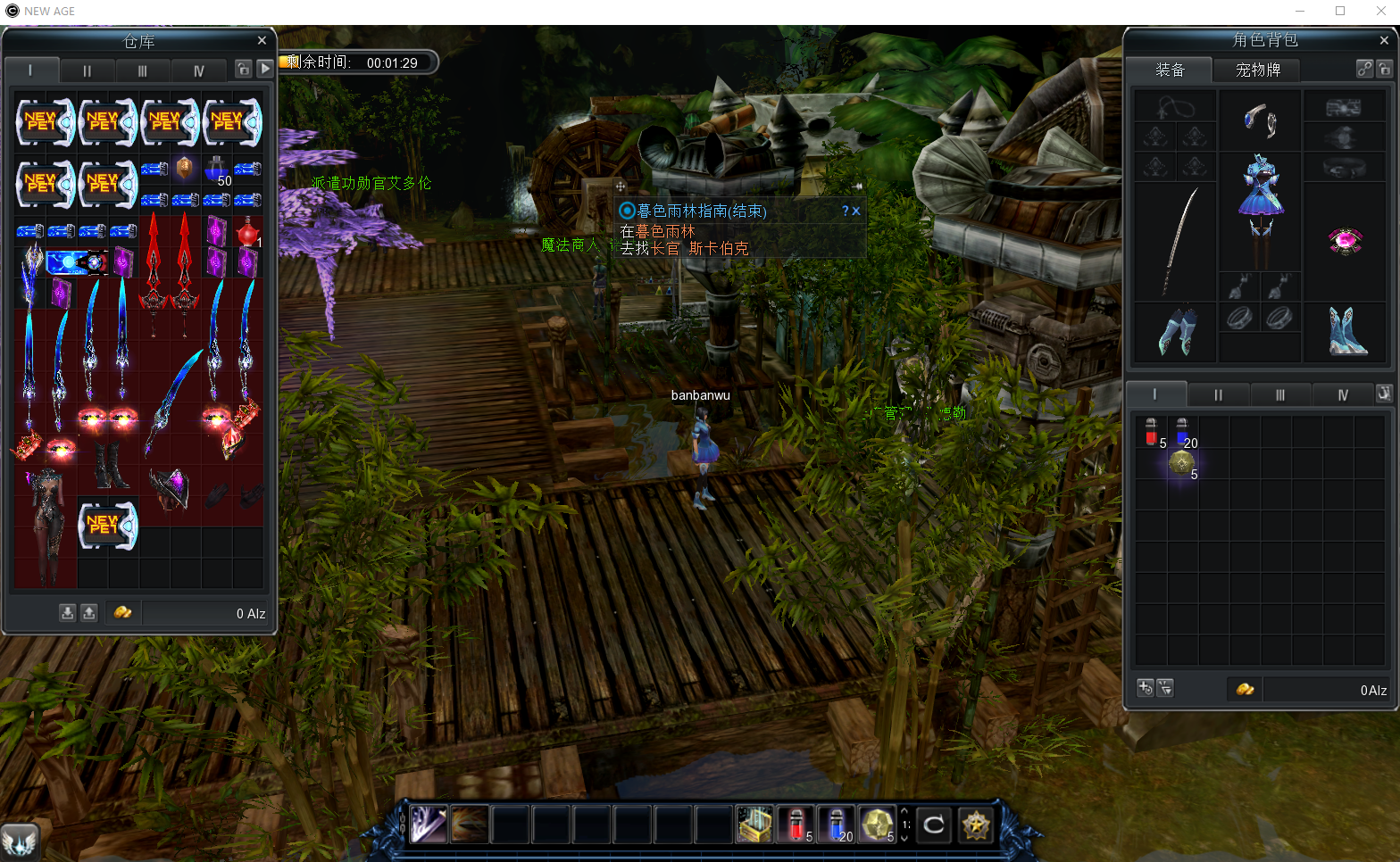Maximize the NEW AGE game window
This screenshot has height=862, width=1400.
tap(1340, 11)
